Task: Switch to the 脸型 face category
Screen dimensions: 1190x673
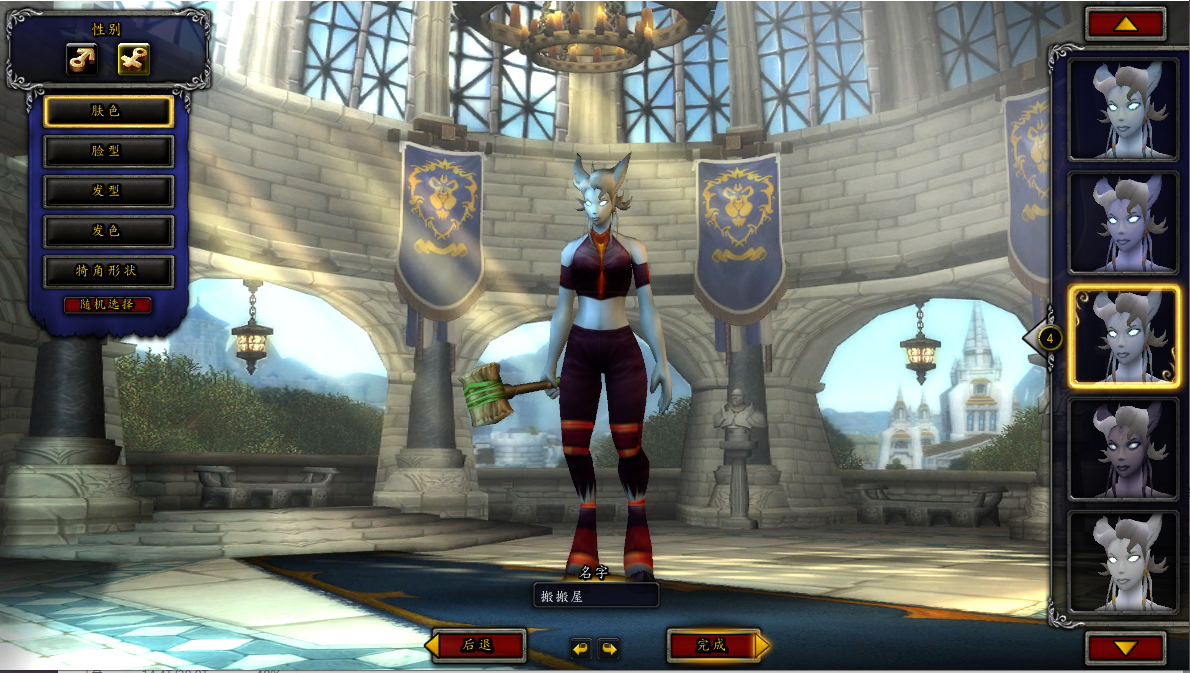Action: pos(109,151)
